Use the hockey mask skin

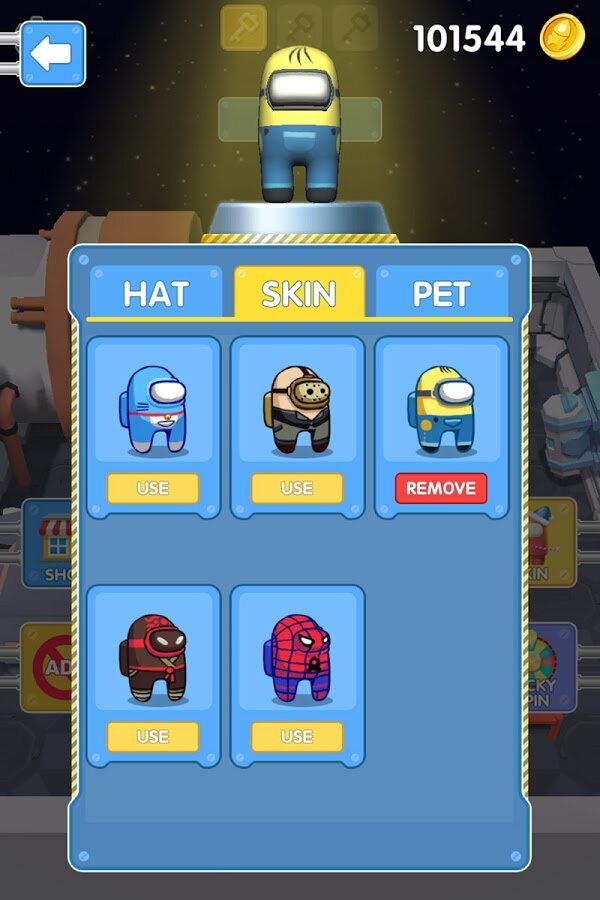coord(297,488)
